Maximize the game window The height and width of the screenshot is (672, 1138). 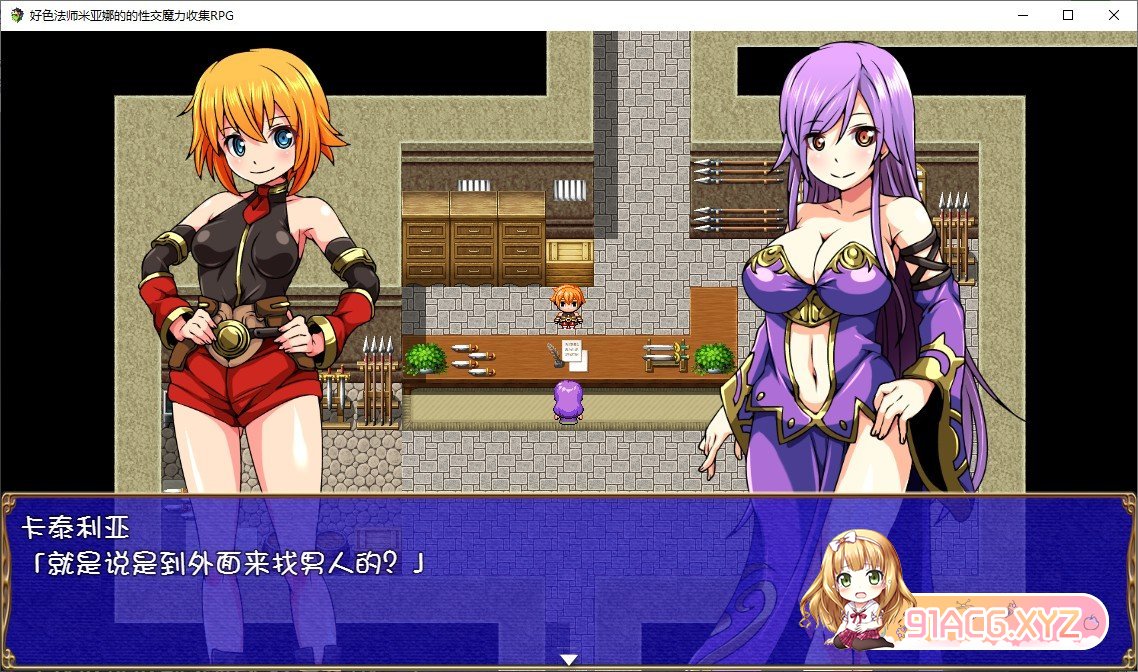pos(1068,15)
